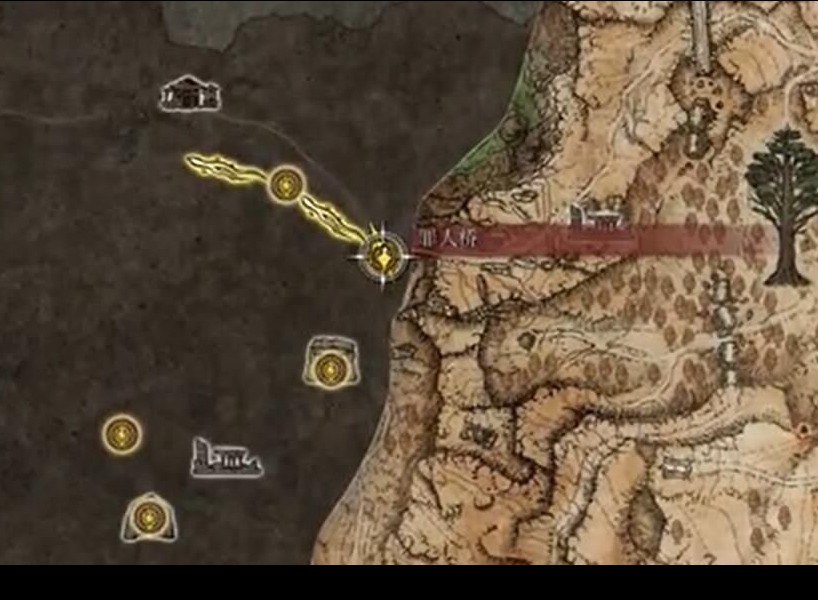Pick the grace marker inside the flat-topped frame
The height and width of the screenshot is (600, 818).
tap(327, 366)
